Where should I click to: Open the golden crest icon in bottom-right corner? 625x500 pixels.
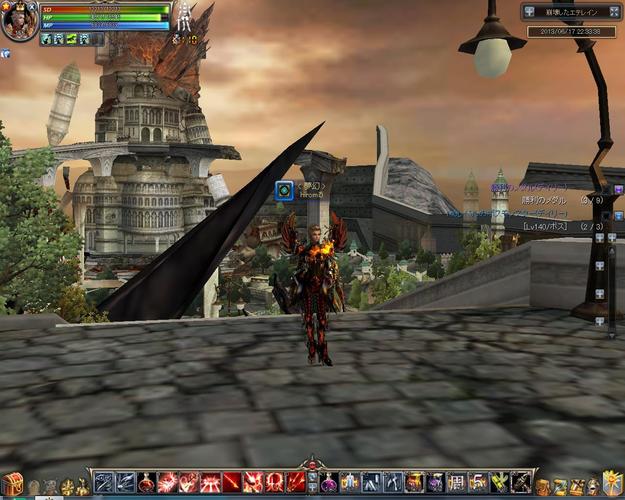613,482
